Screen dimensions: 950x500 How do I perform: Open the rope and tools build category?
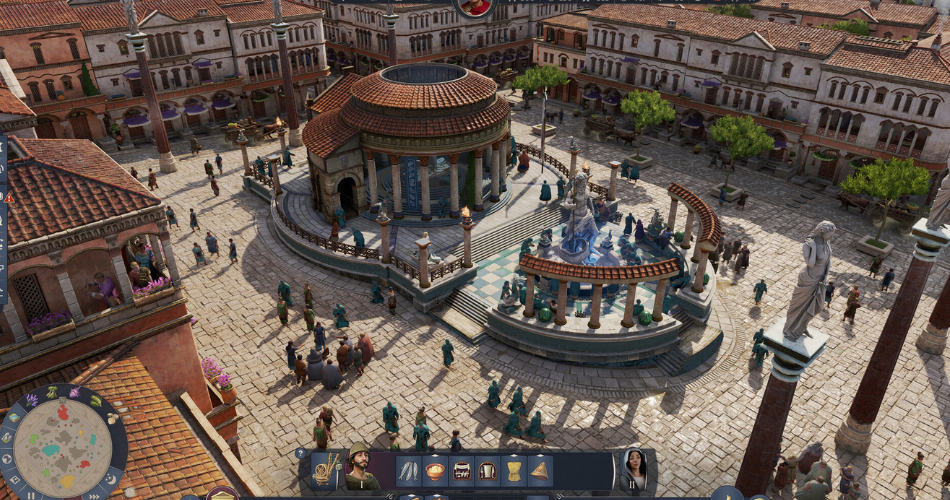click(325, 469)
